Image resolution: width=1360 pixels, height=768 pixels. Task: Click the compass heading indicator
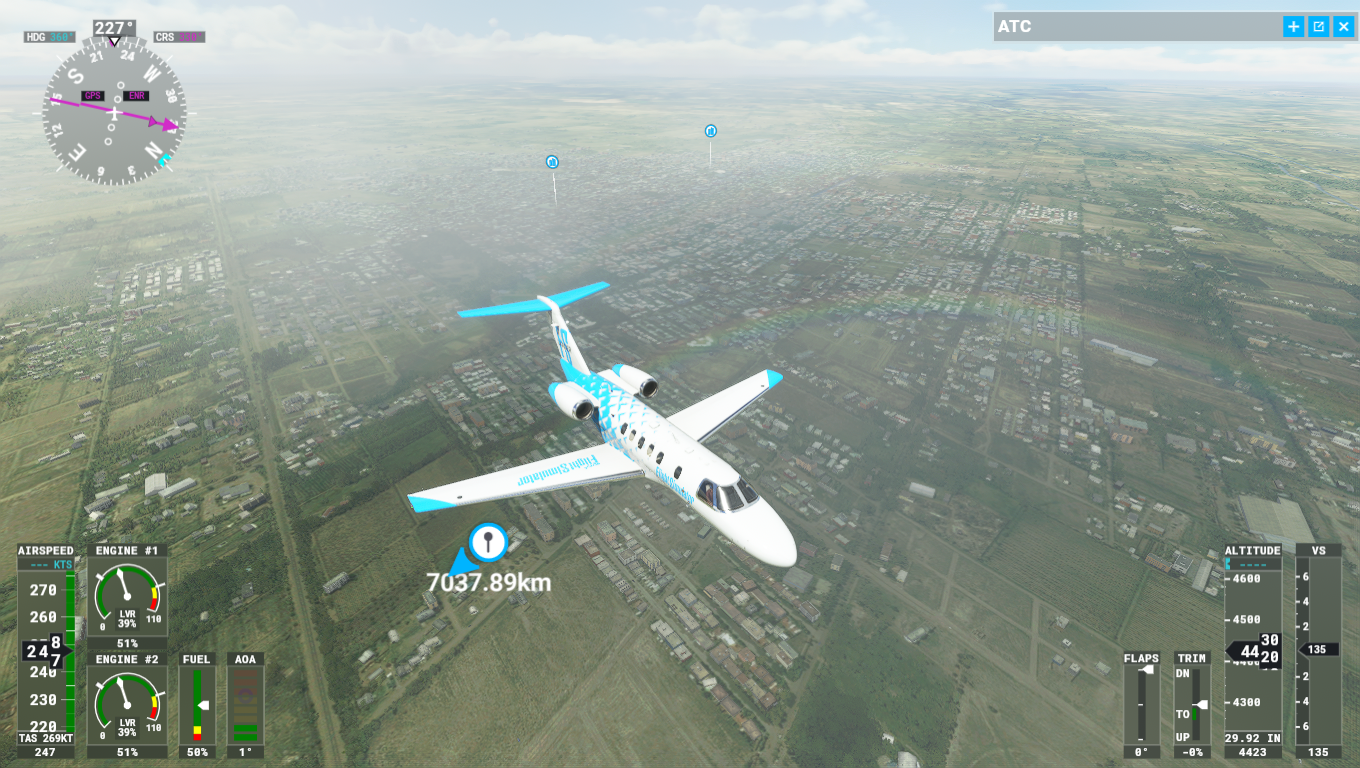point(114,112)
